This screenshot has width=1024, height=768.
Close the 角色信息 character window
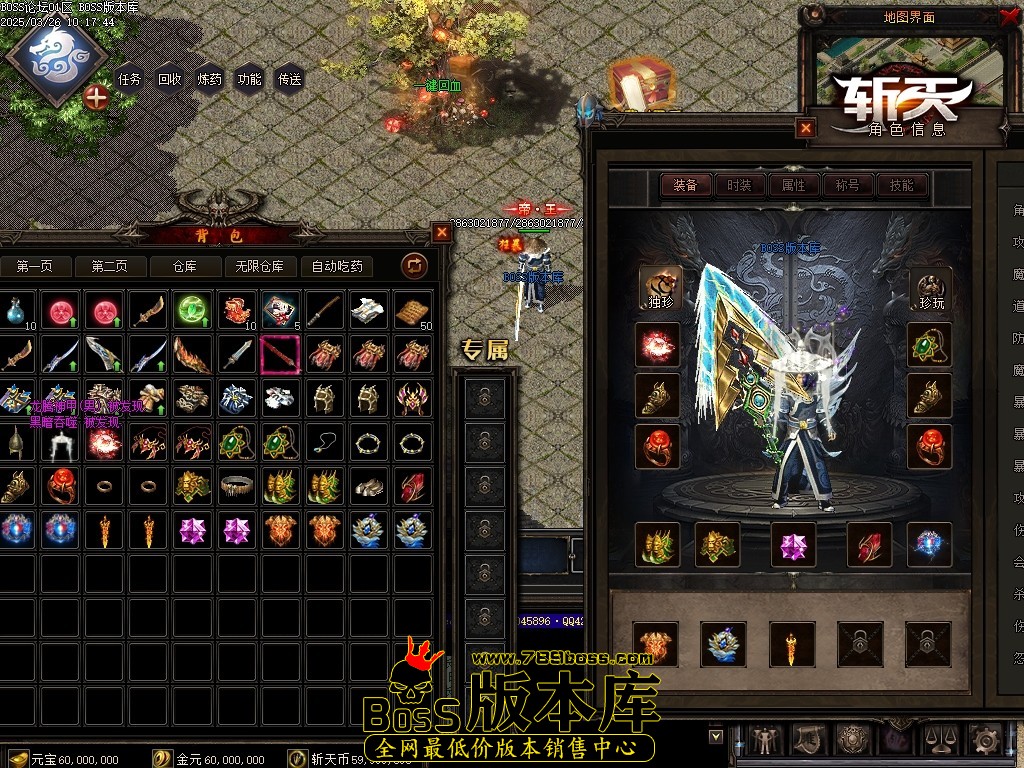click(806, 128)
